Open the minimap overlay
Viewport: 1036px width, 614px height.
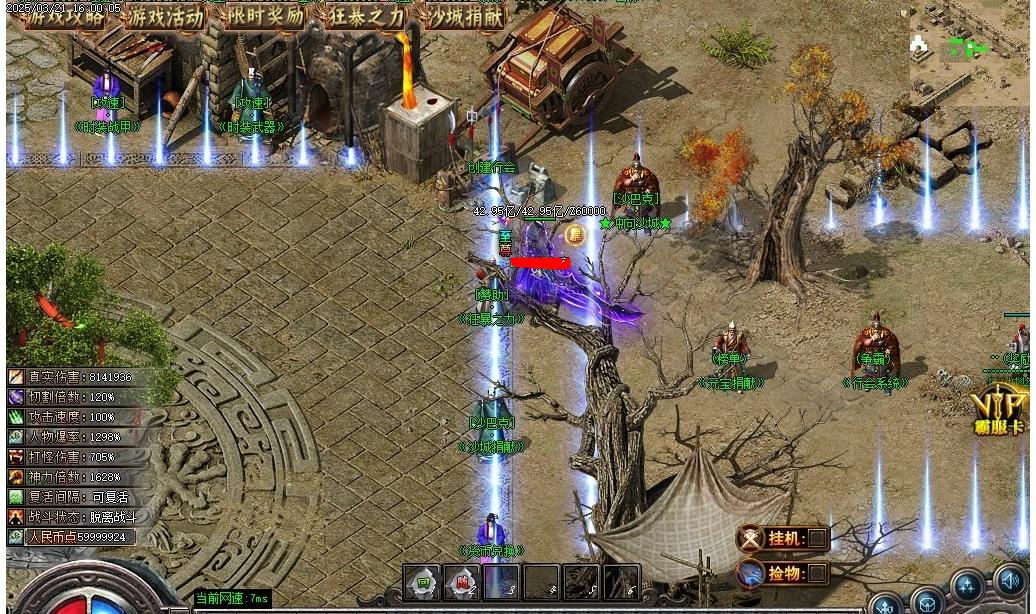coord(968,48)
